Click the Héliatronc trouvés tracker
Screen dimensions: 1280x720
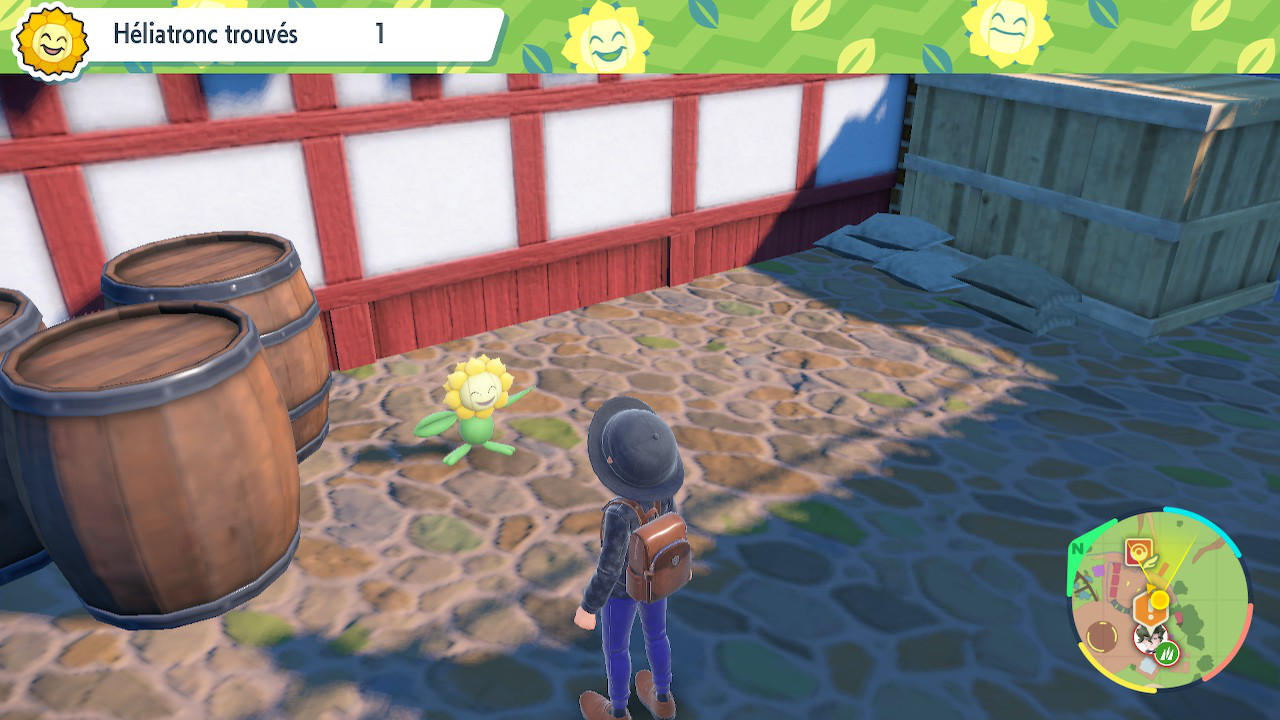click(x=250, y=35)
